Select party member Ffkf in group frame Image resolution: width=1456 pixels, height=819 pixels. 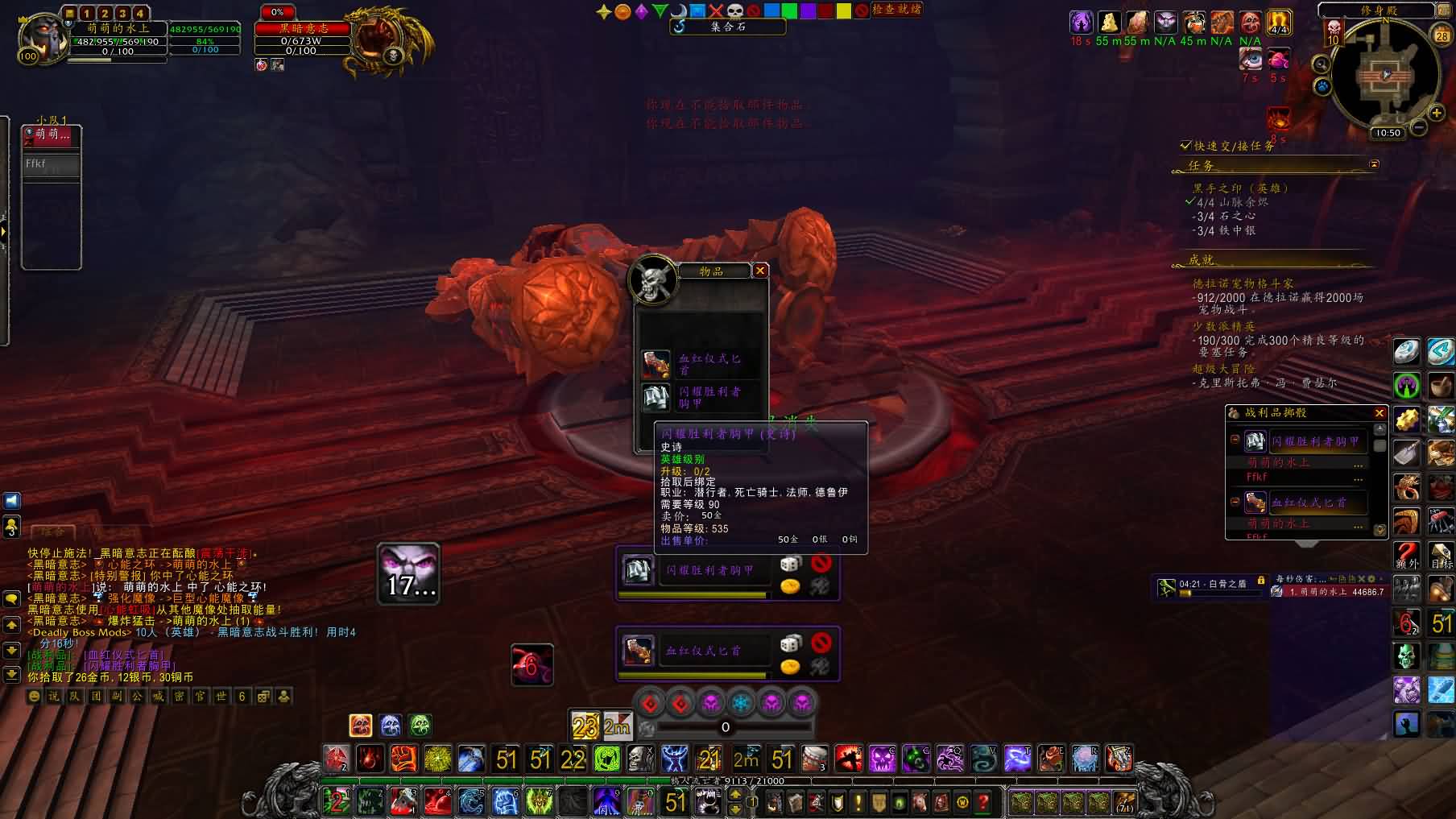[51, 165]
